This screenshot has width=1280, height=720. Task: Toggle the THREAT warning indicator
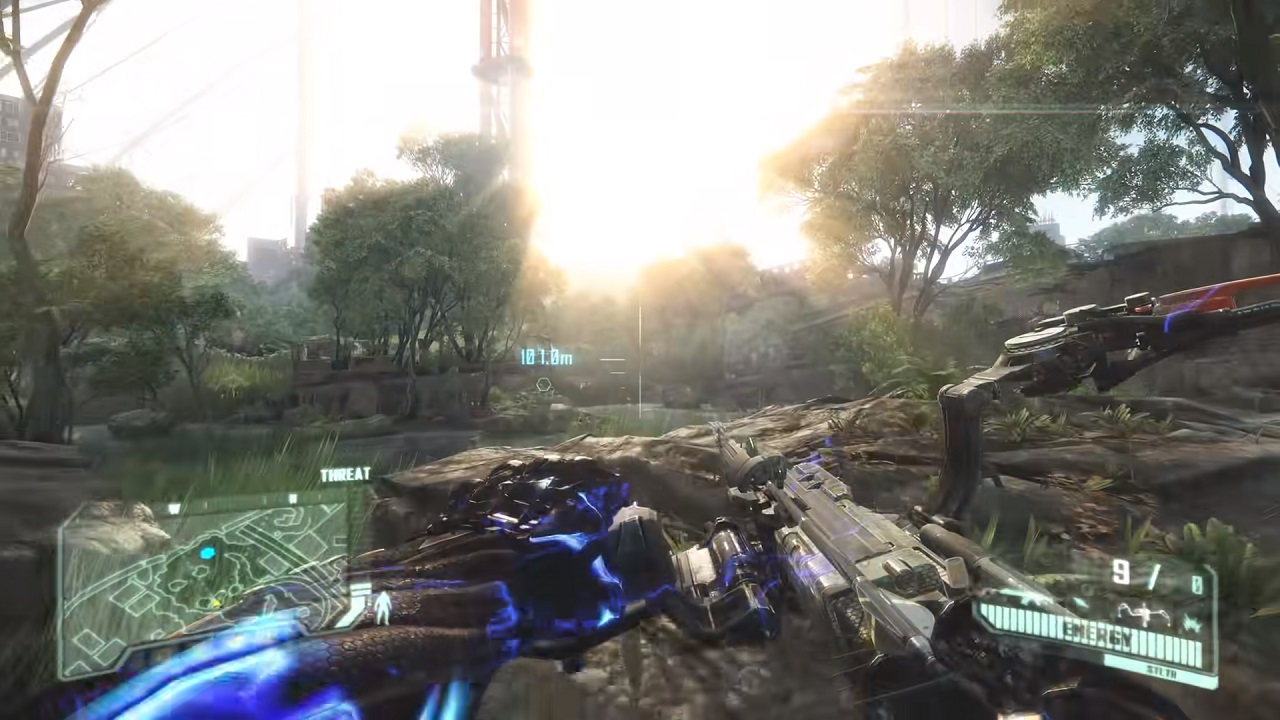coord(346,474)
